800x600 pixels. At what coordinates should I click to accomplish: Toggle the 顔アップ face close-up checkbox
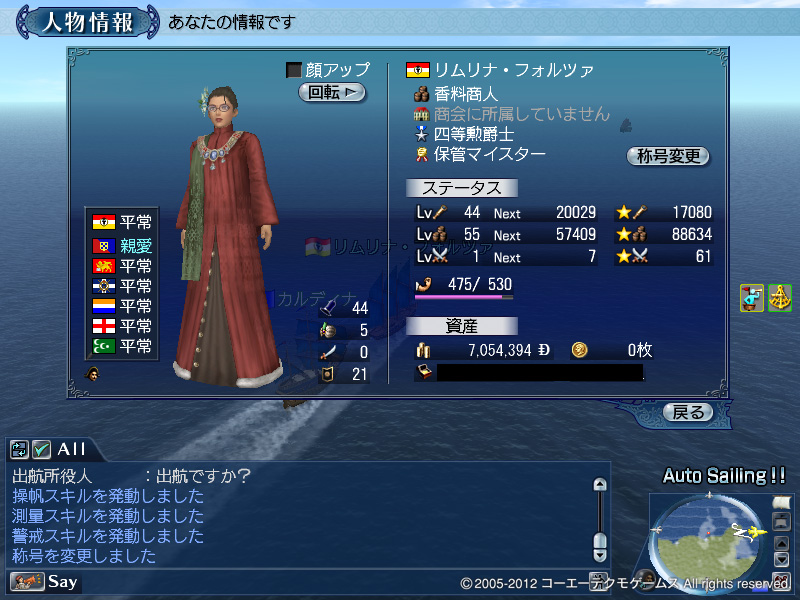coord(294,70)
